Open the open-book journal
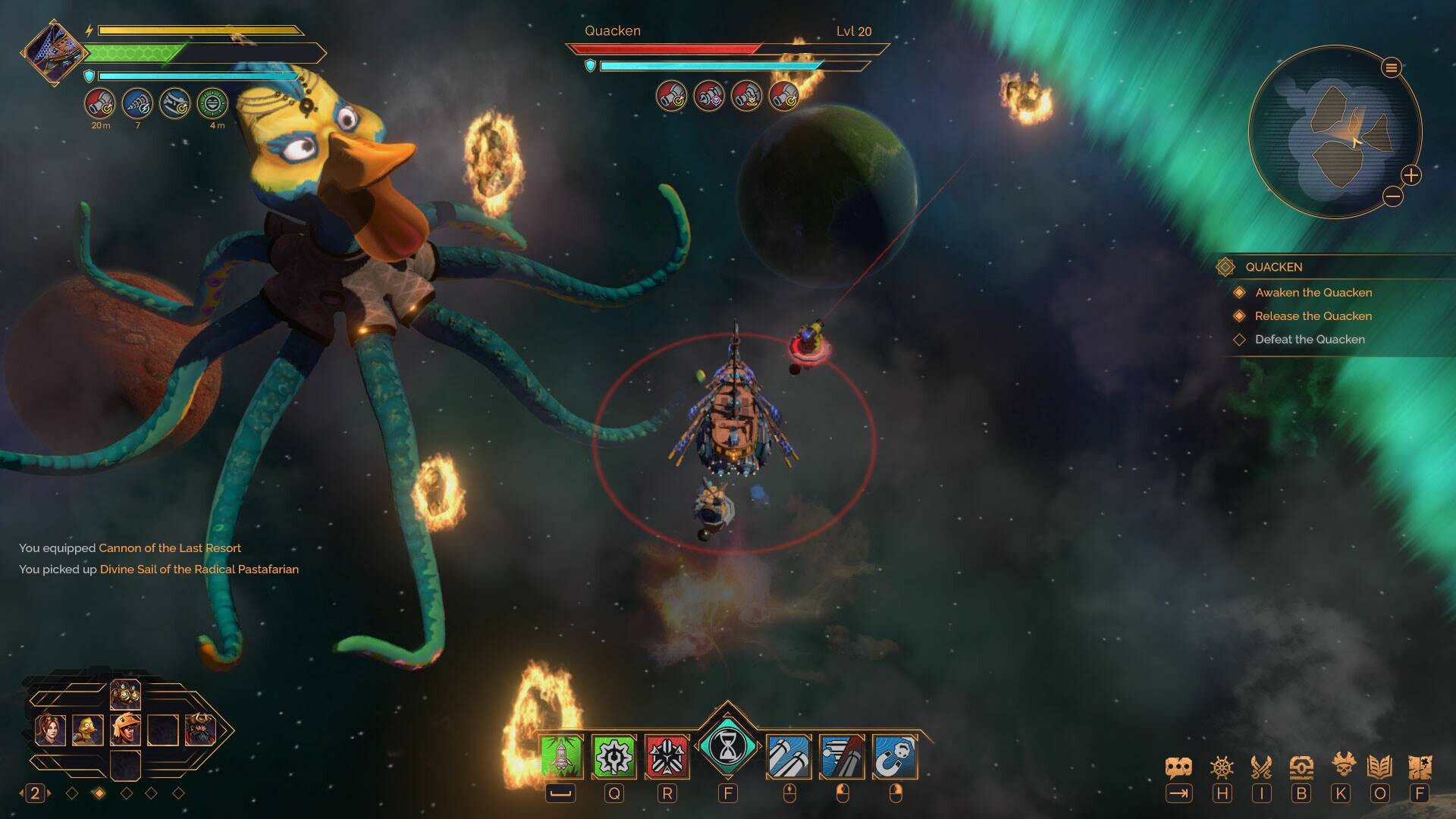1456x819 pixels. coord(1379,767)
